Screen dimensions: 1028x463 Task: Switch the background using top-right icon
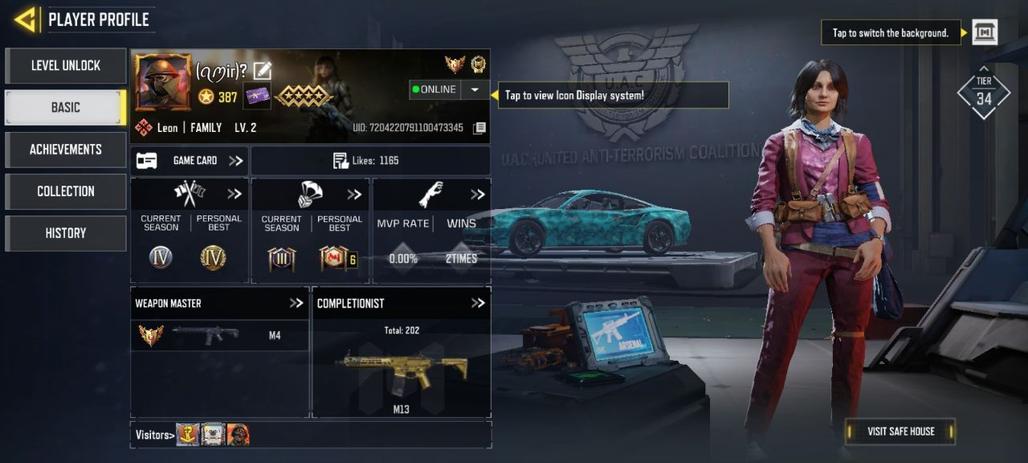click(985, 33)
